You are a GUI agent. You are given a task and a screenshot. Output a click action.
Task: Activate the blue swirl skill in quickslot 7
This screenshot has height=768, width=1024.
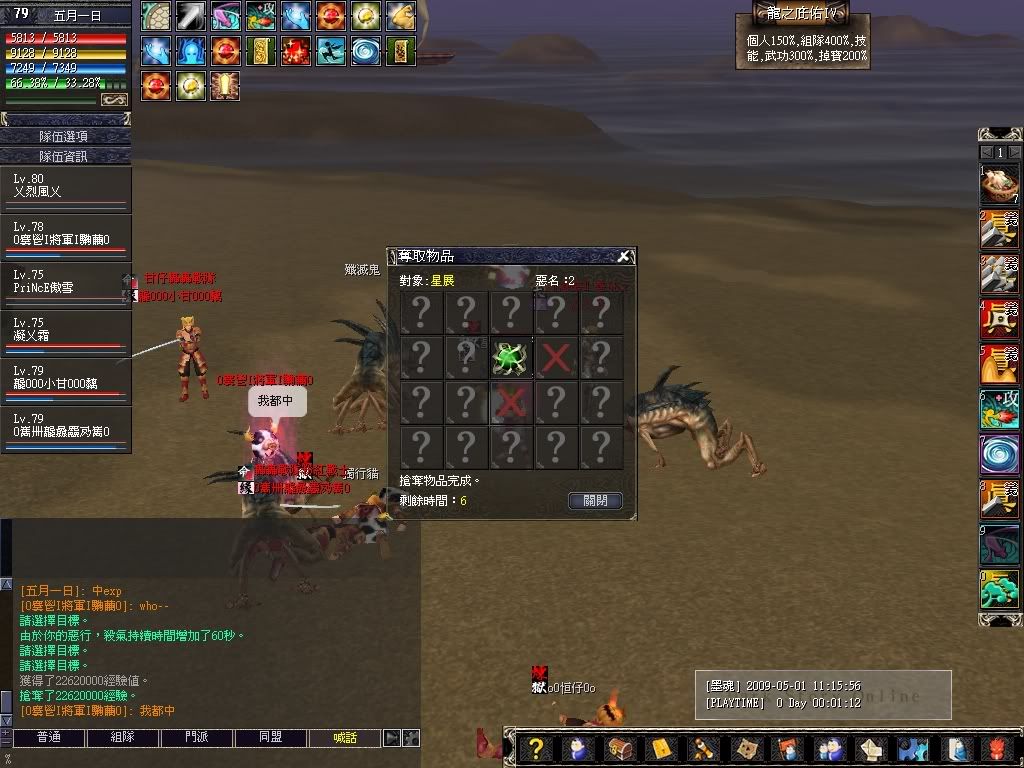click(x=999, y=454)
